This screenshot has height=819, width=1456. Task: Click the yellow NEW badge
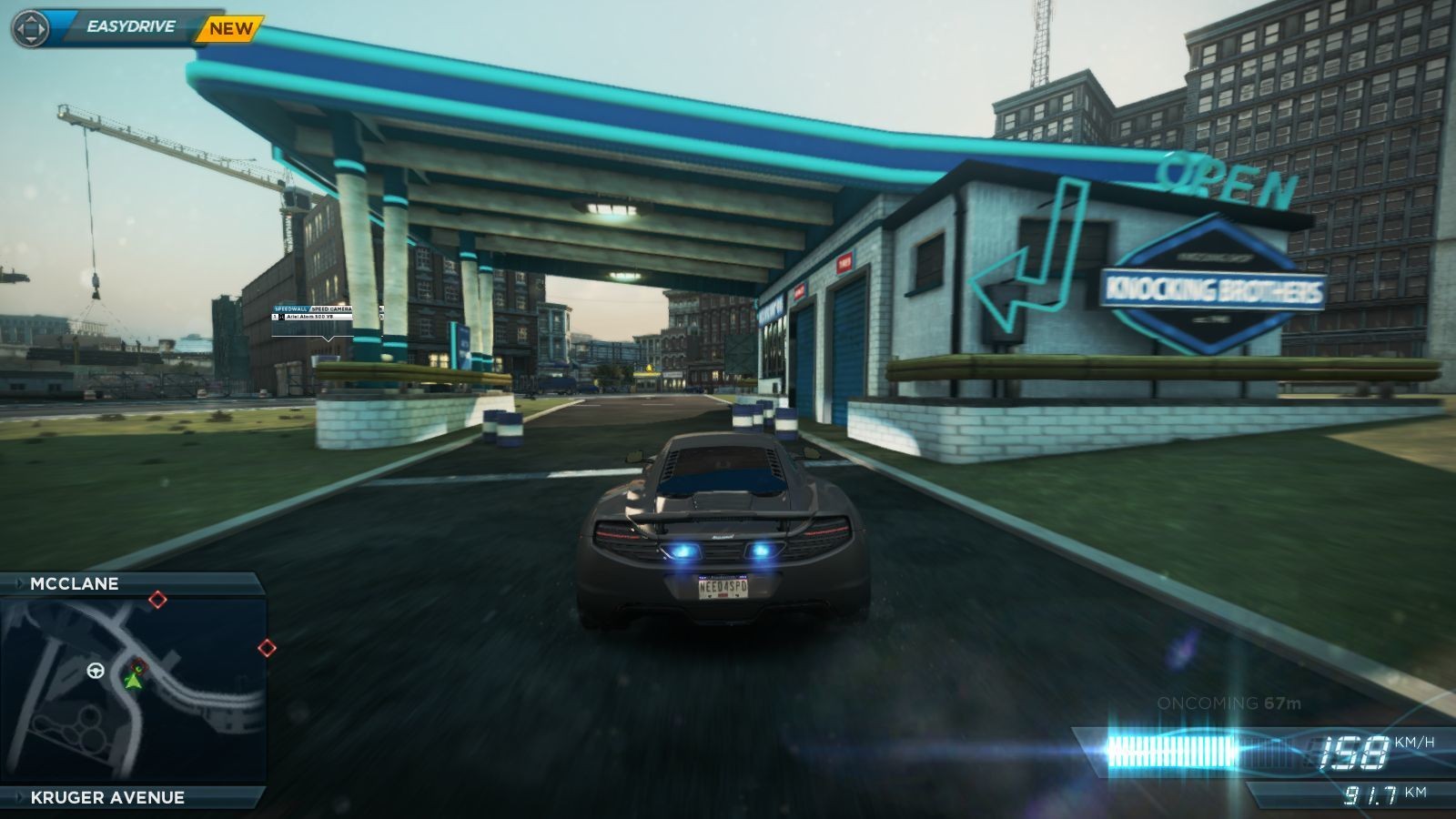coord(231,28)
